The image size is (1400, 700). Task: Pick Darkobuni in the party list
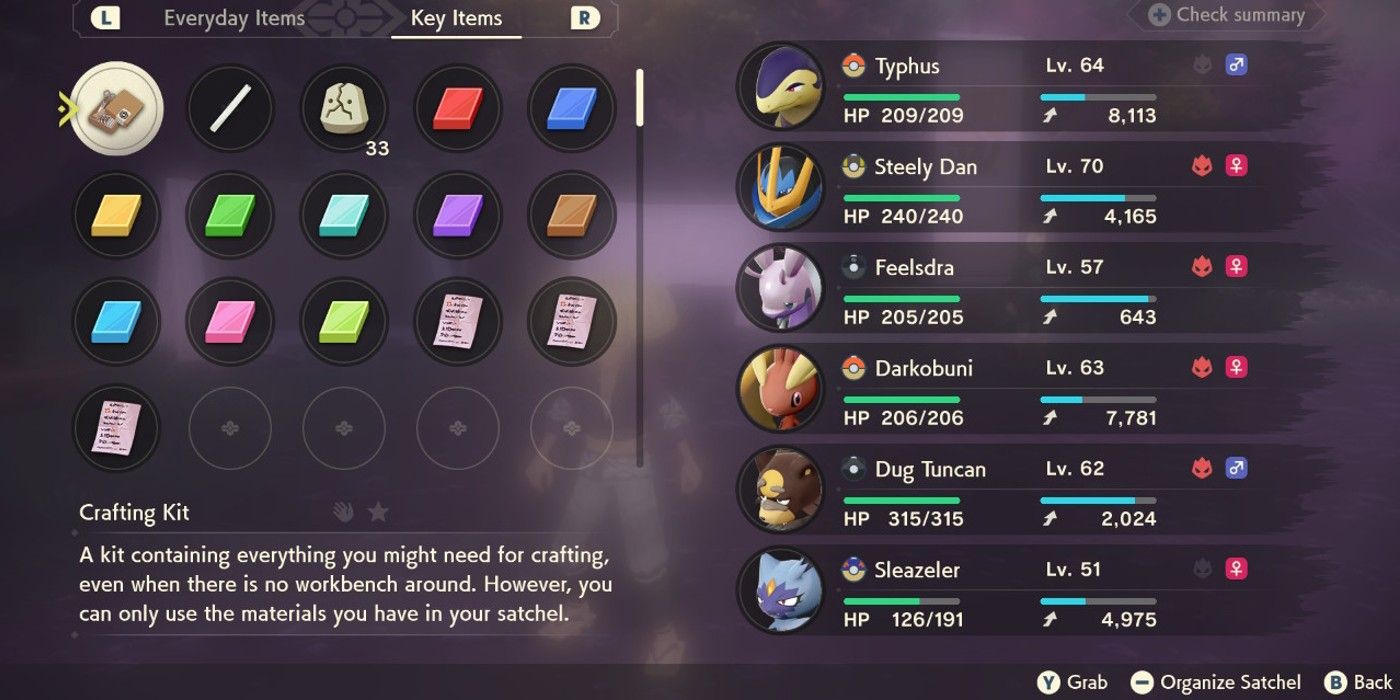point(1000,391)
